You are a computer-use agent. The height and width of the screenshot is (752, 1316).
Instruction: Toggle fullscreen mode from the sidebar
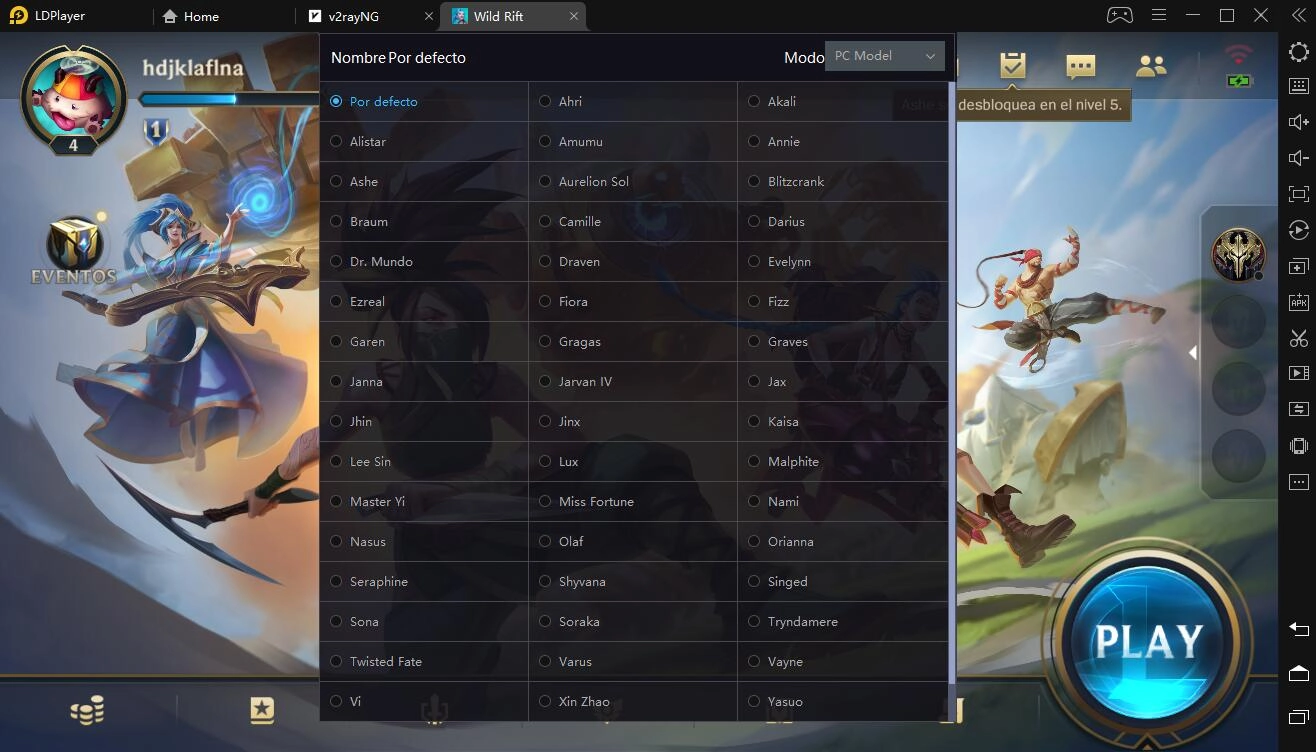(1297, 194)
